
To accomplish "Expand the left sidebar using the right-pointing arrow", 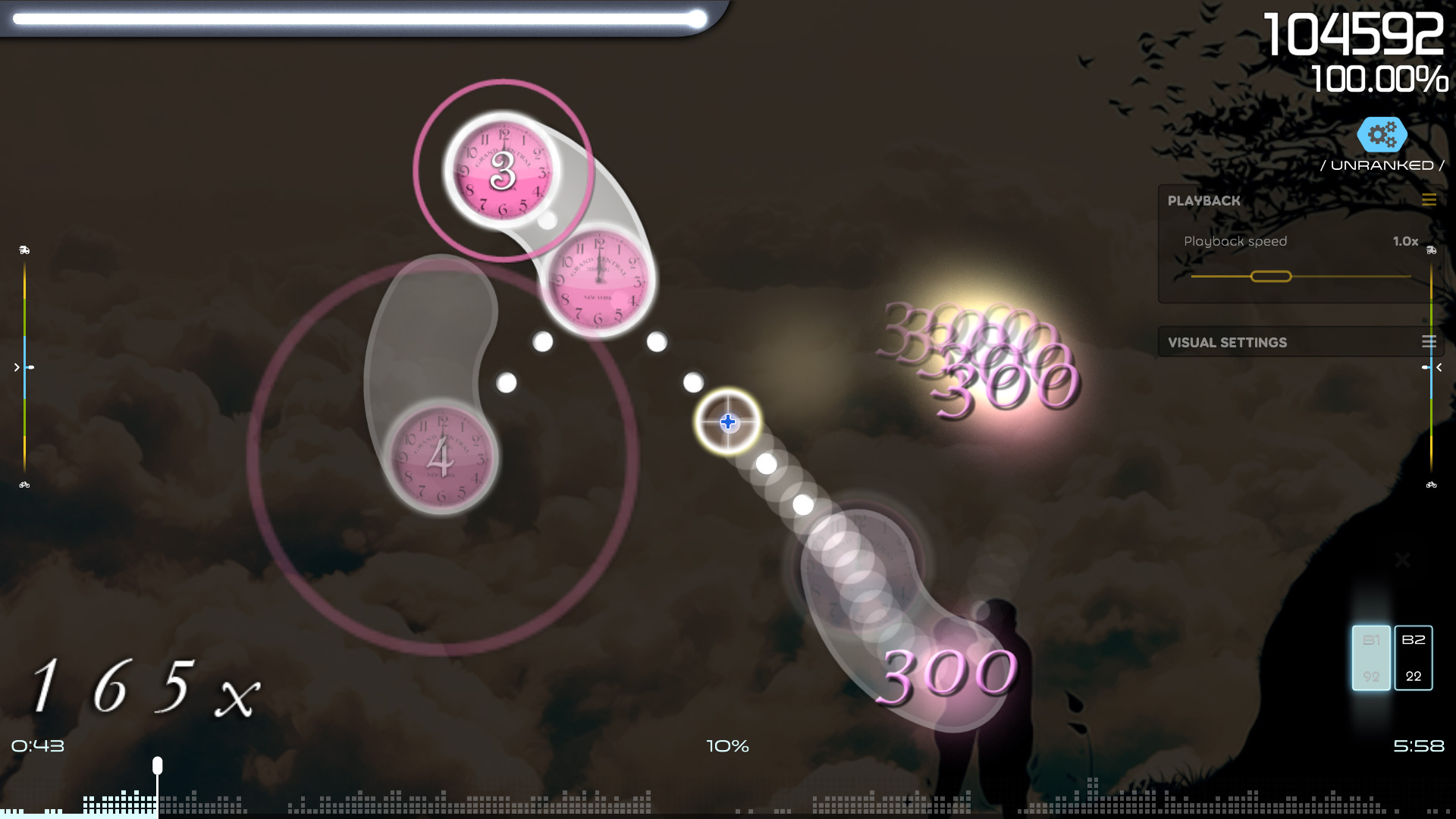I will tap(16, 367).
